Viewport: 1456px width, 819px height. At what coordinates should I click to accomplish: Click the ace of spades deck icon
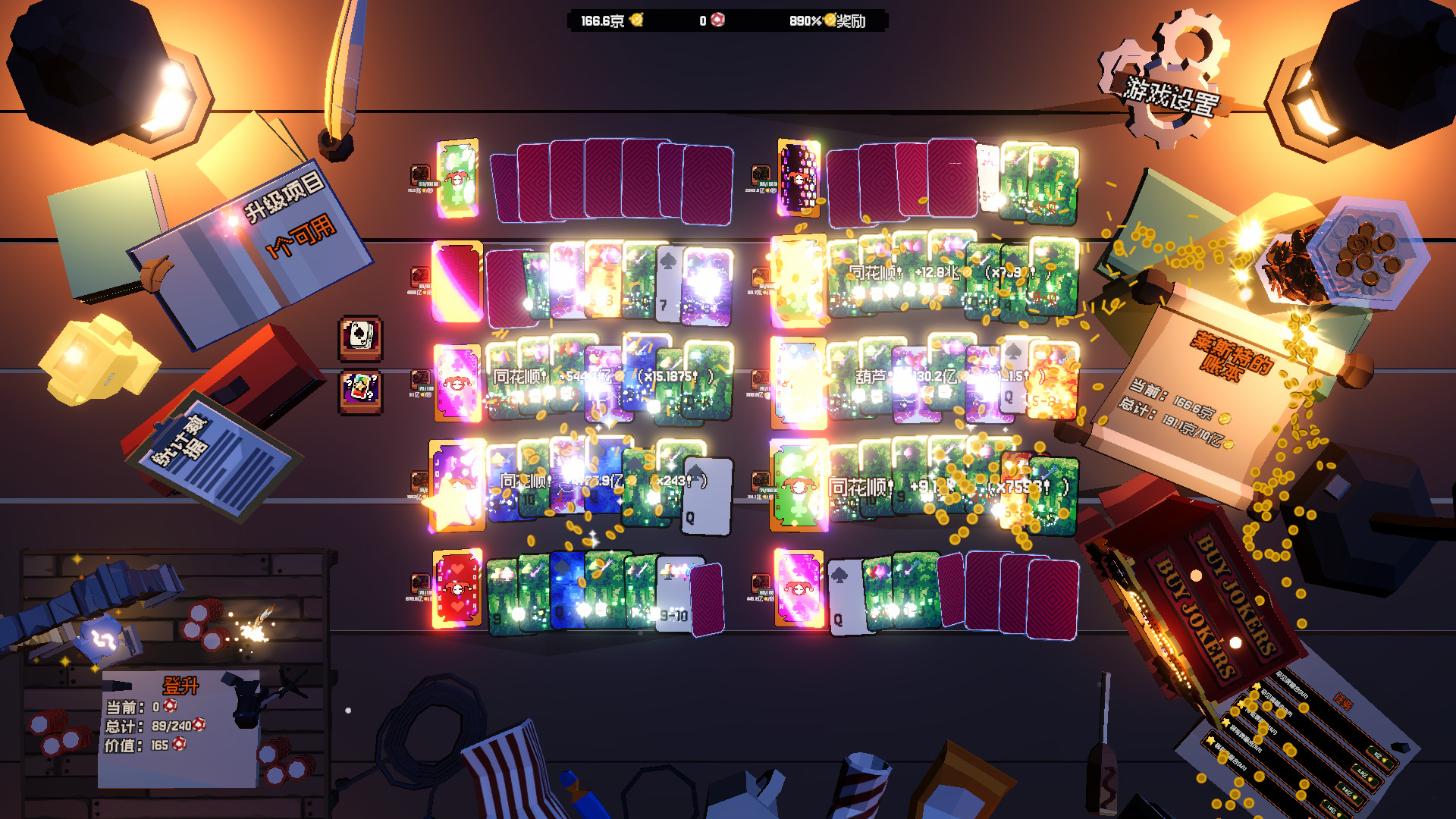pyautogui.click(x=360, y=336)
